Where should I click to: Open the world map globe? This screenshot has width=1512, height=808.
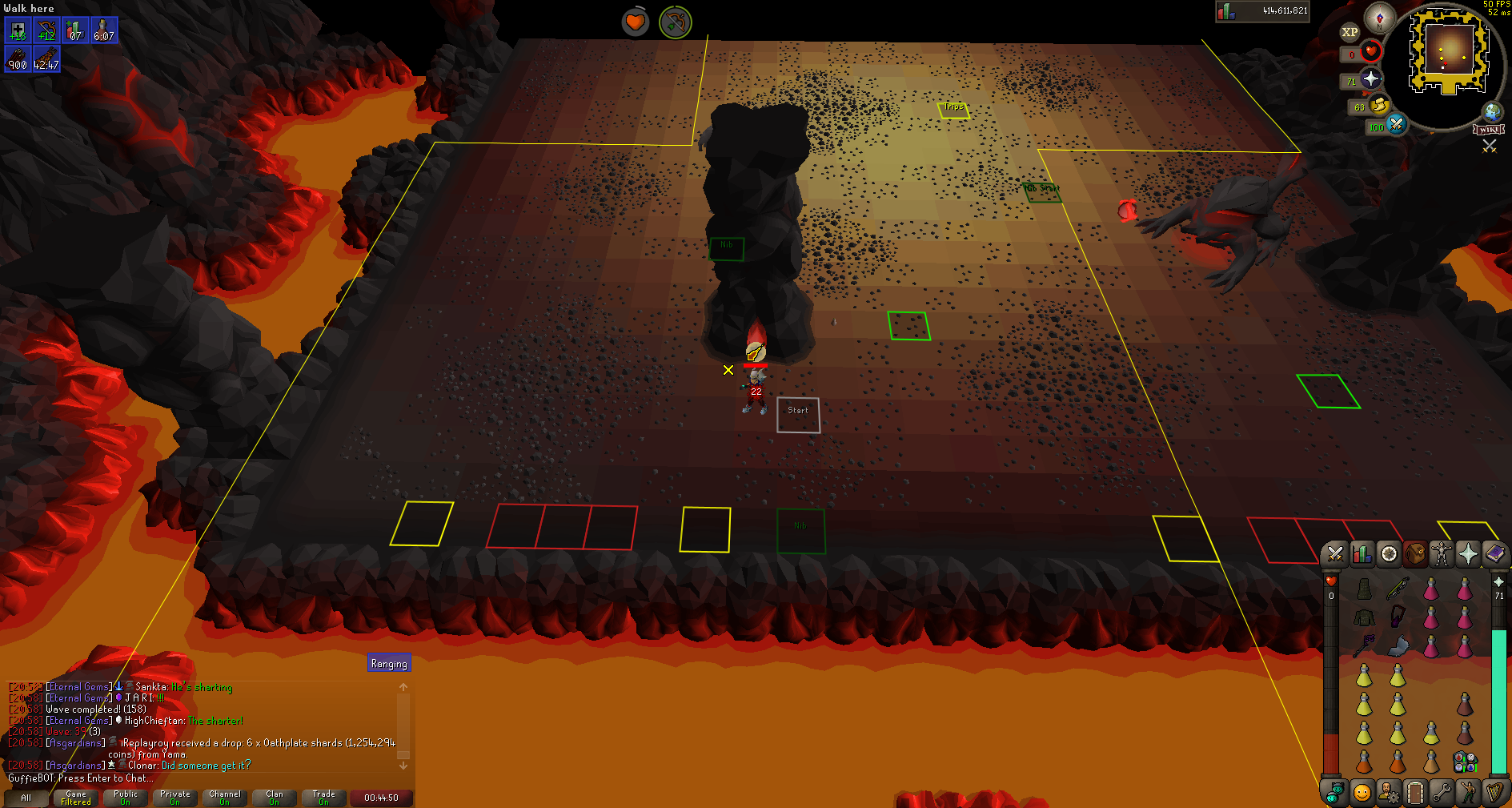(1492, 111)
